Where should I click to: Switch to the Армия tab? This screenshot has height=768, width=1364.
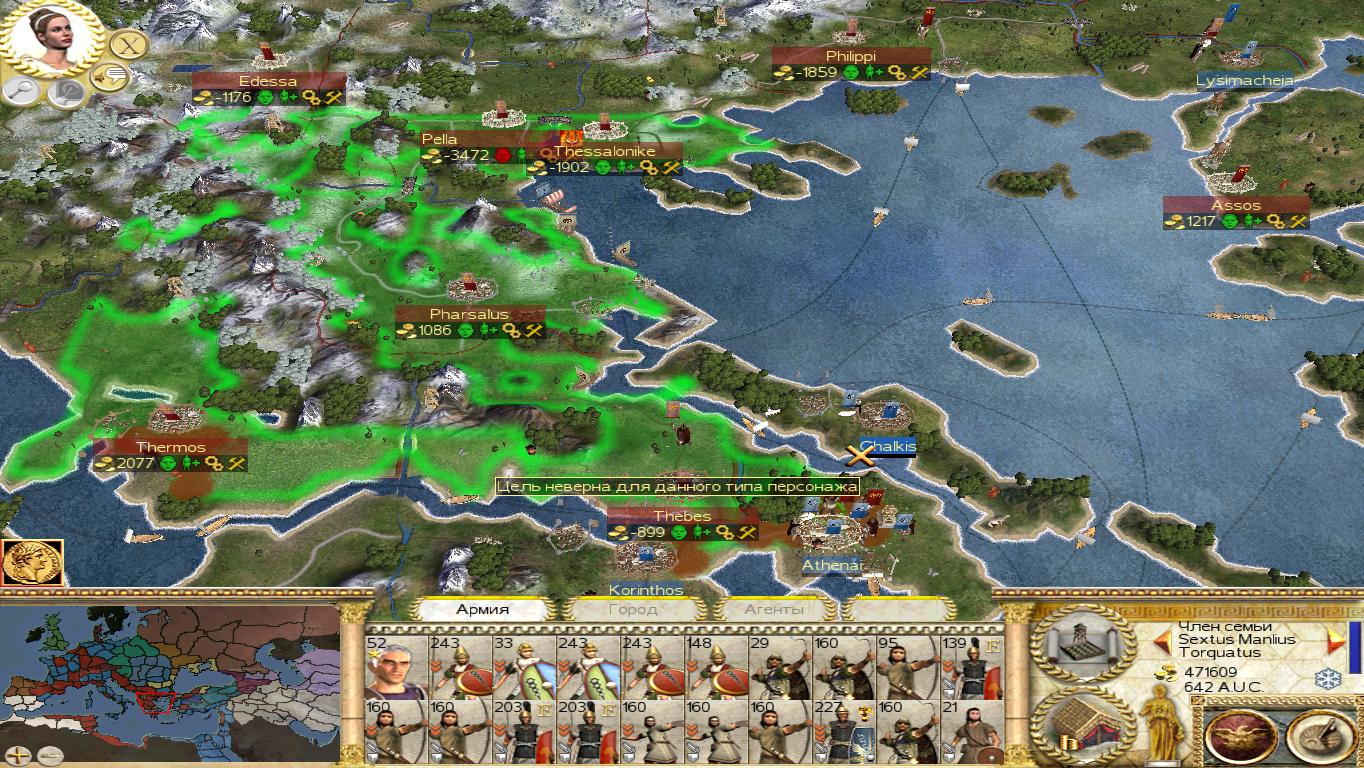[x=483, y=609]
